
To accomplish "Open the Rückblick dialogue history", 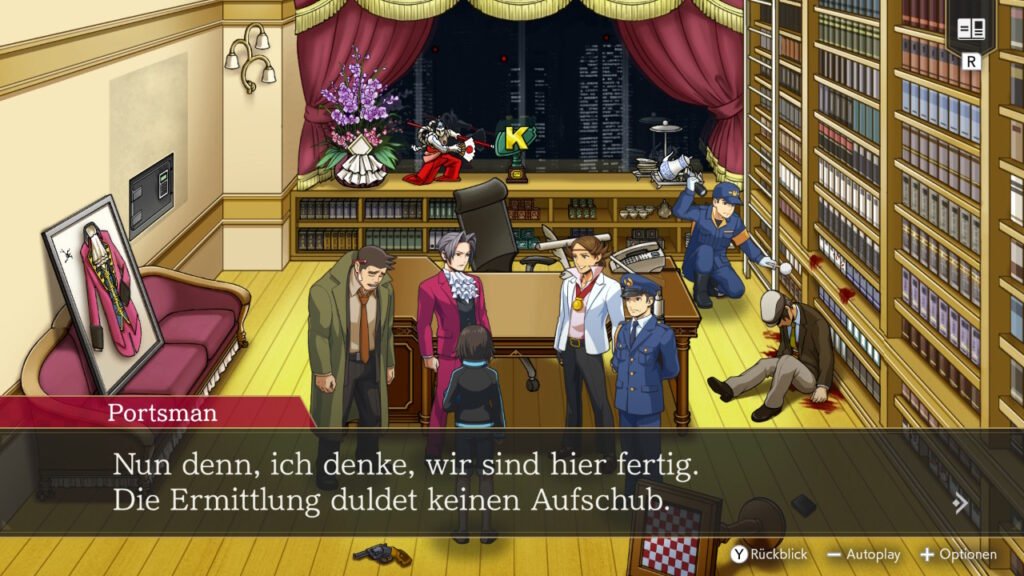I will 768,554.
